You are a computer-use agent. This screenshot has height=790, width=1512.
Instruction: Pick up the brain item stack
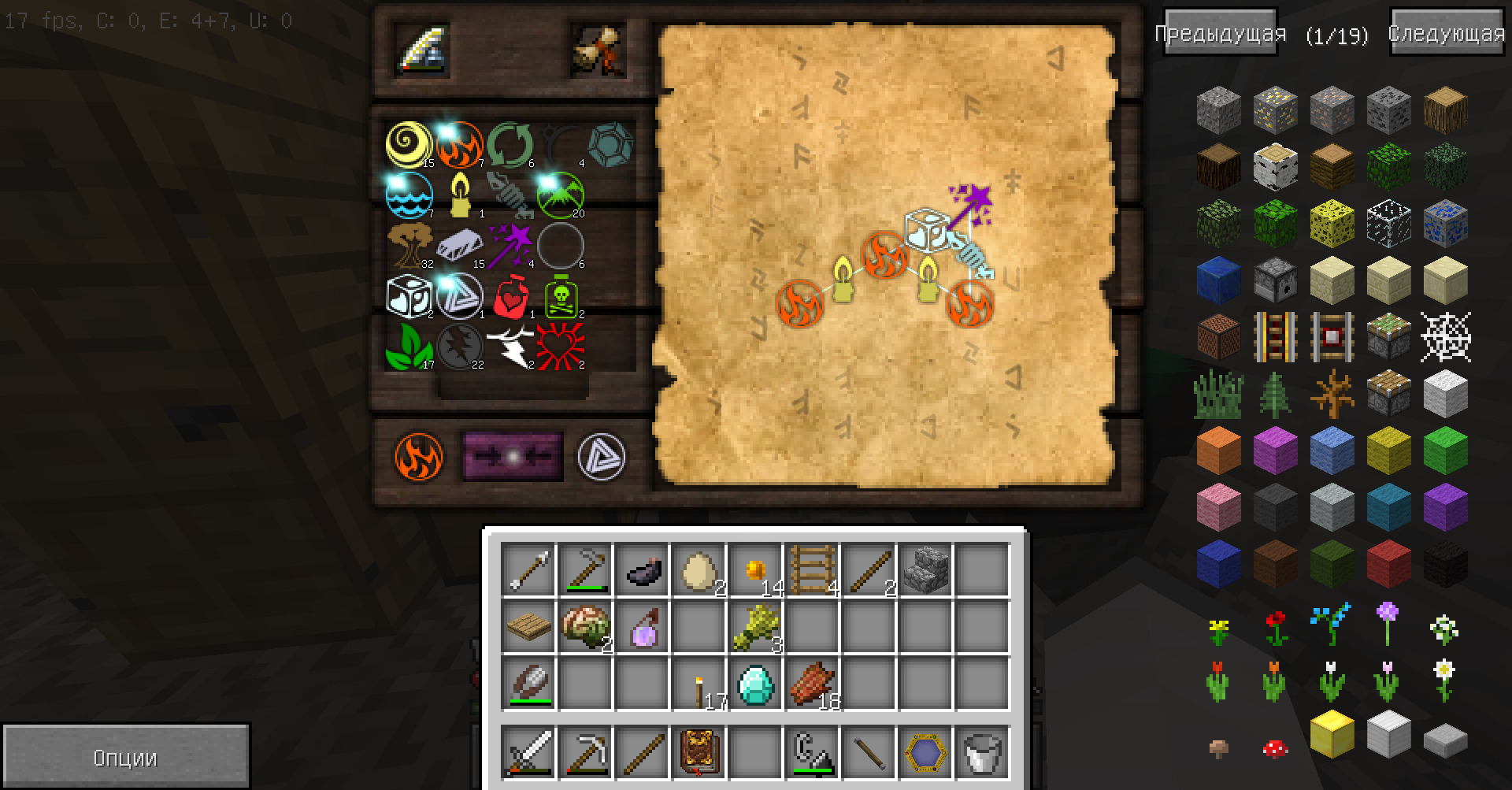[586, 627]
